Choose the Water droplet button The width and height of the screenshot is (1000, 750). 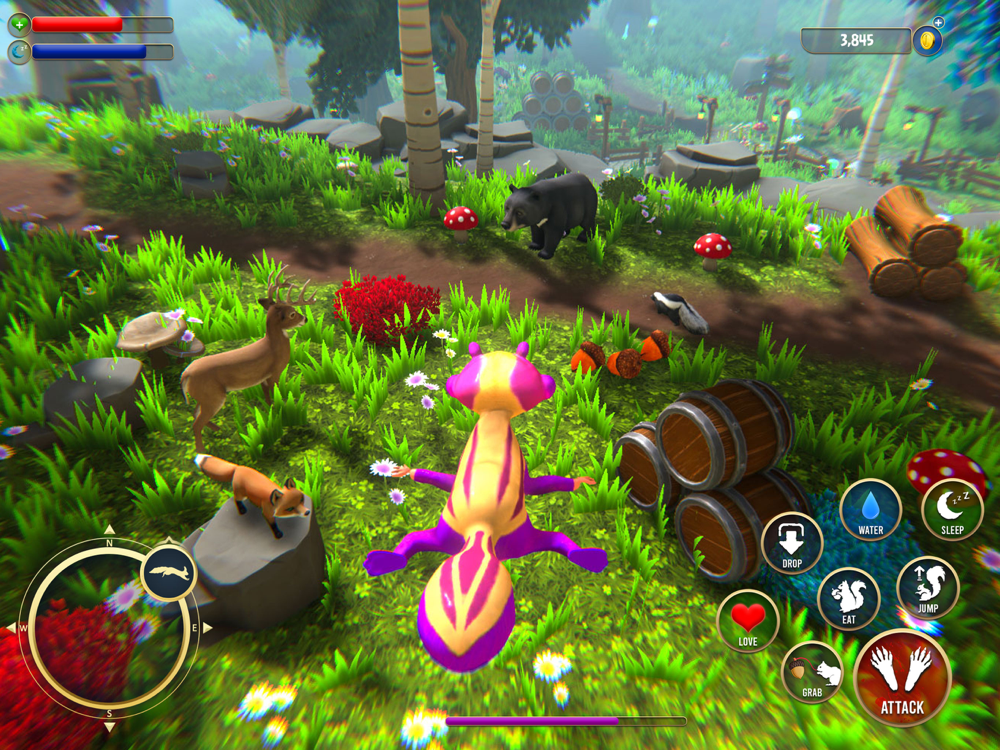(x=870, y=510)
